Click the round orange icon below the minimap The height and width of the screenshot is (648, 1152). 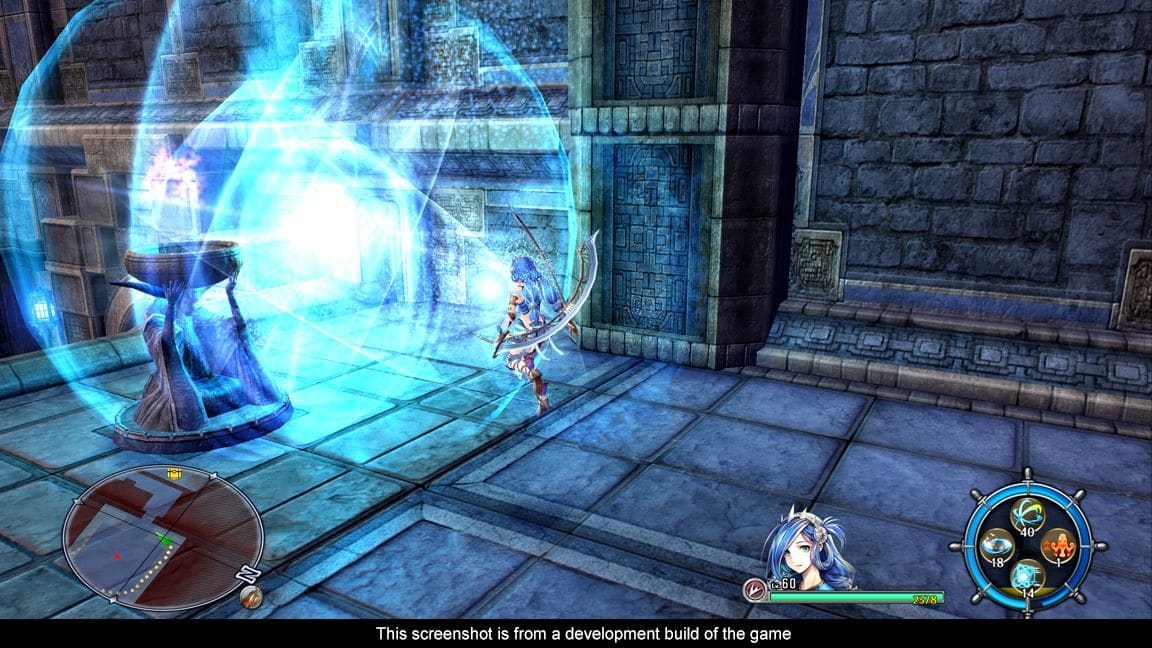pos(251,597)
